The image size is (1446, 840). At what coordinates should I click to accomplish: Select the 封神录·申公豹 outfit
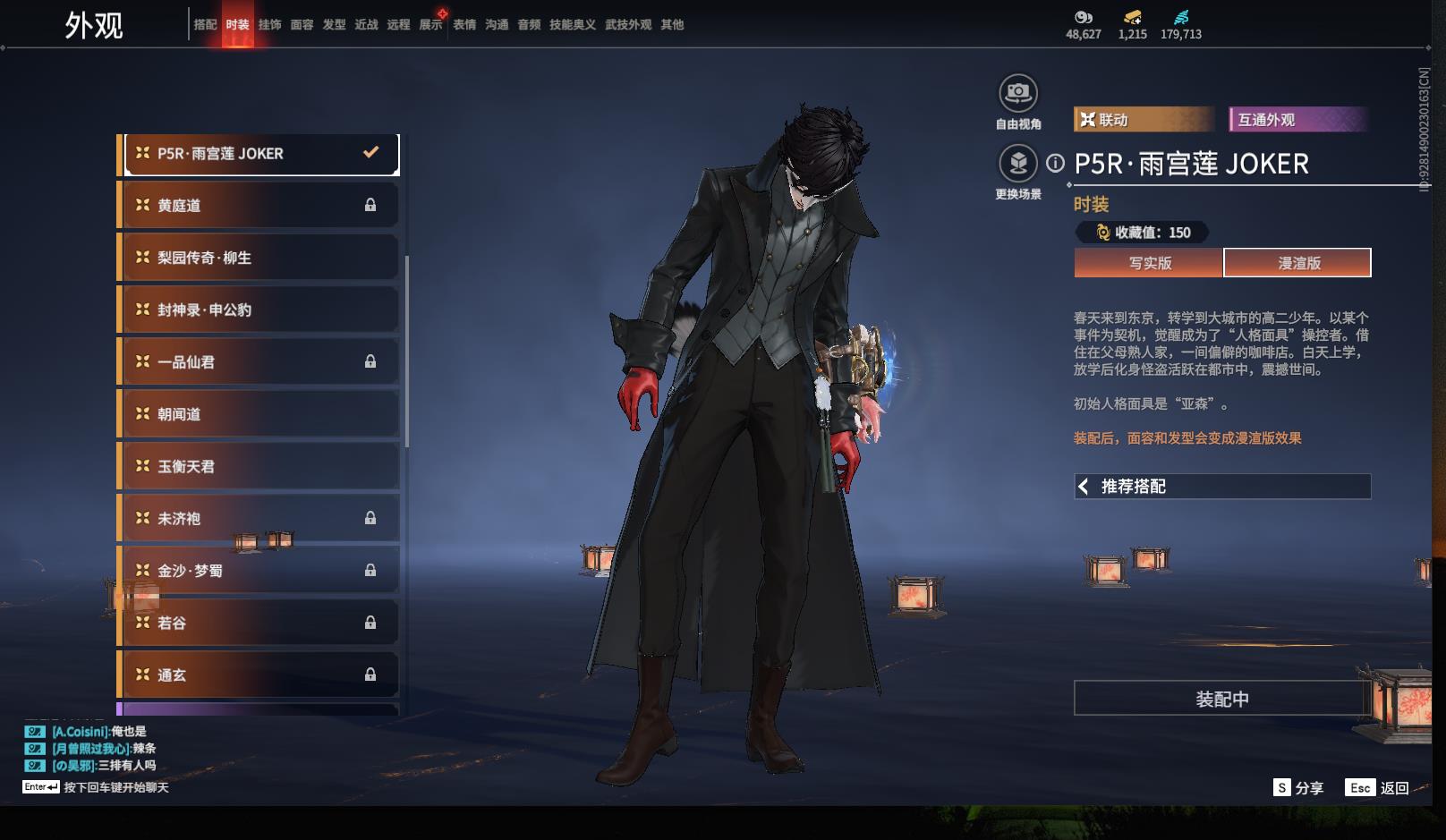[x=259, y=310]
